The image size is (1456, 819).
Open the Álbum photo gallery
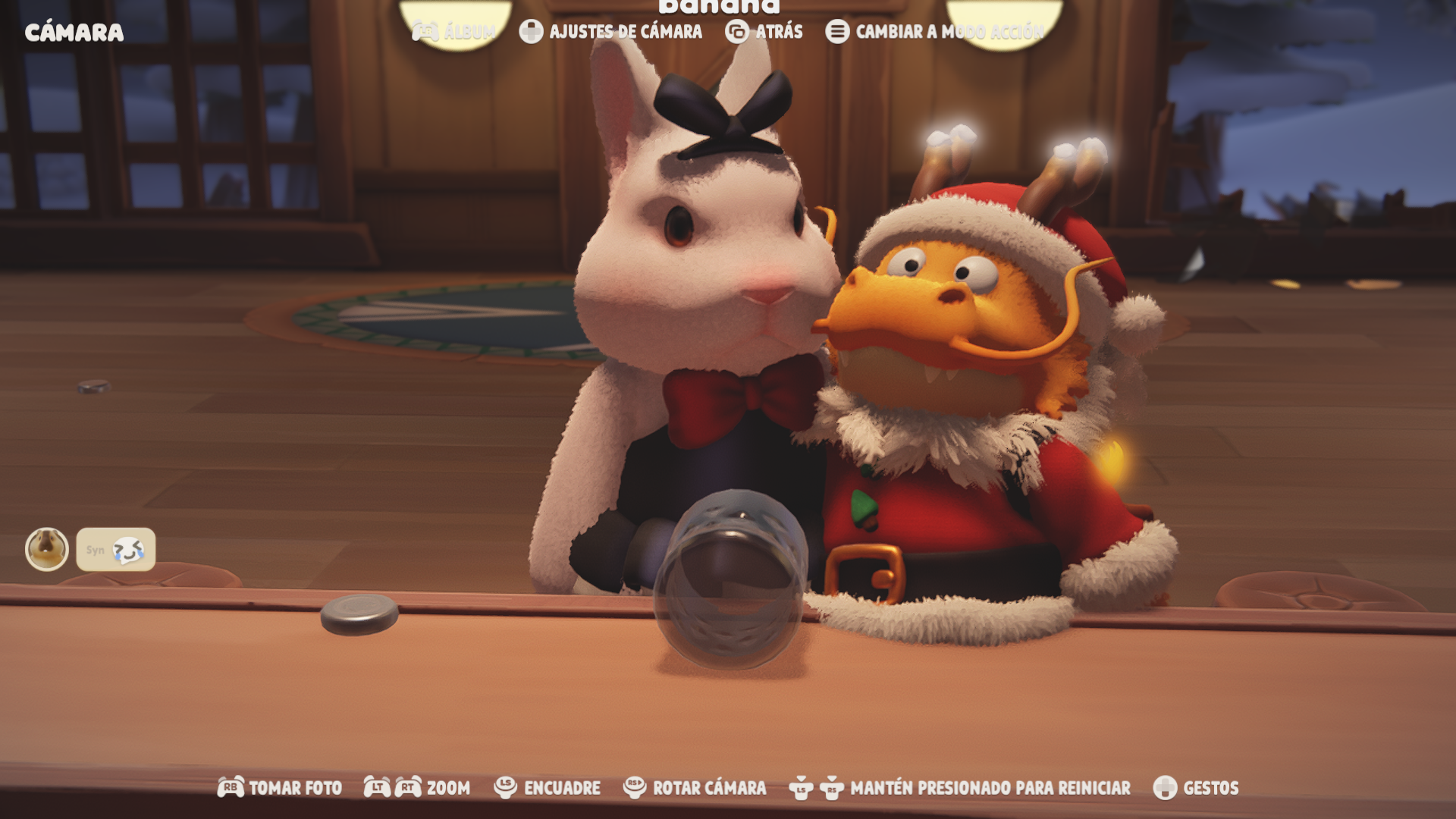[x=454, y=32]
